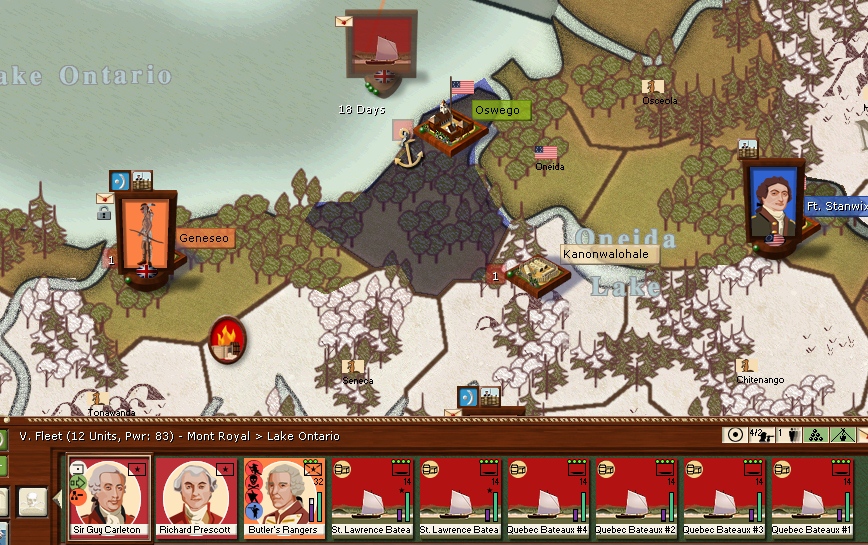Choose the Richard Prescott leader card

click(x=197, y=498)
